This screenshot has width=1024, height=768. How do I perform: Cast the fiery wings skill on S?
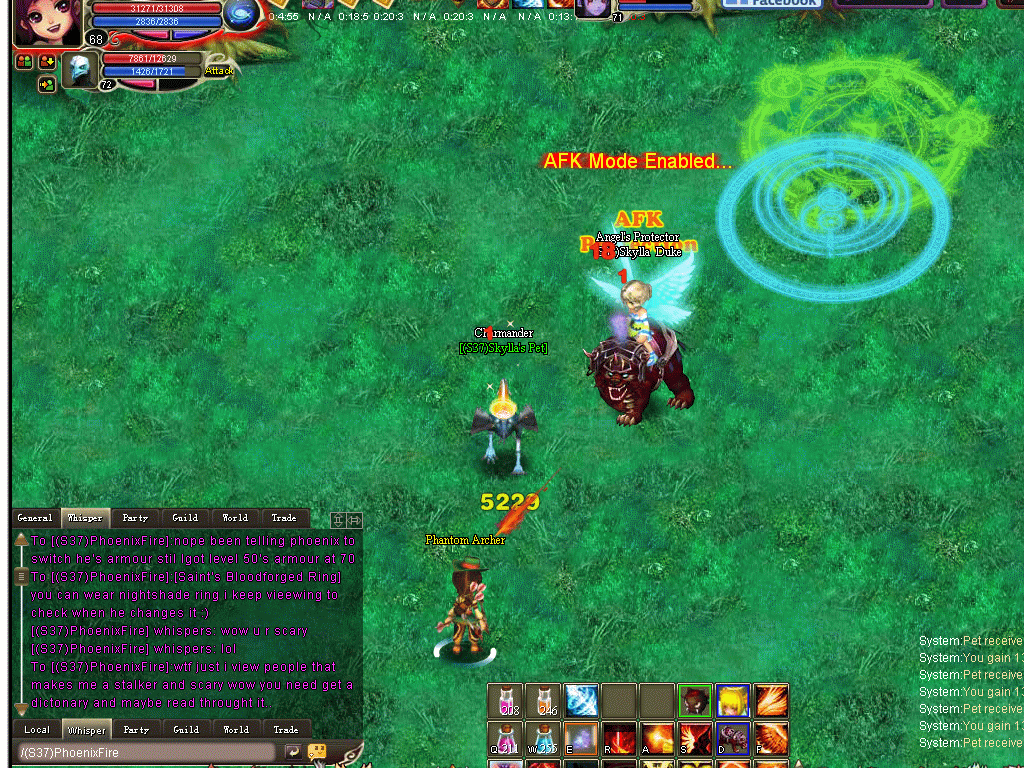pos(695,739)
